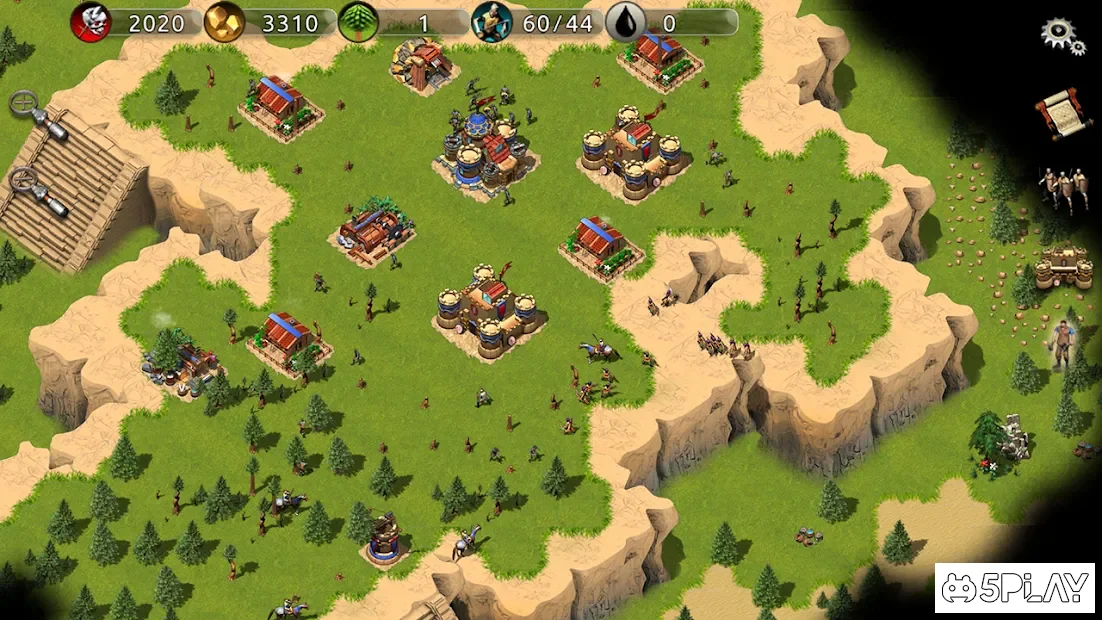Tap the soldier population icon
Viewport: 1102px width, 620px height.
coord(491,22)
